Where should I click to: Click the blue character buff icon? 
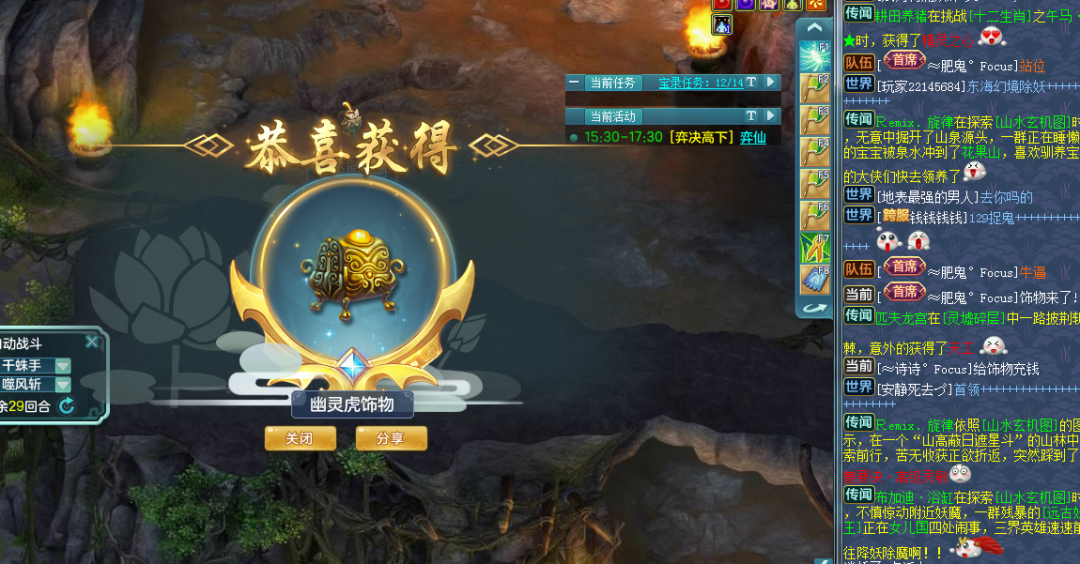(x=722, y=24)
